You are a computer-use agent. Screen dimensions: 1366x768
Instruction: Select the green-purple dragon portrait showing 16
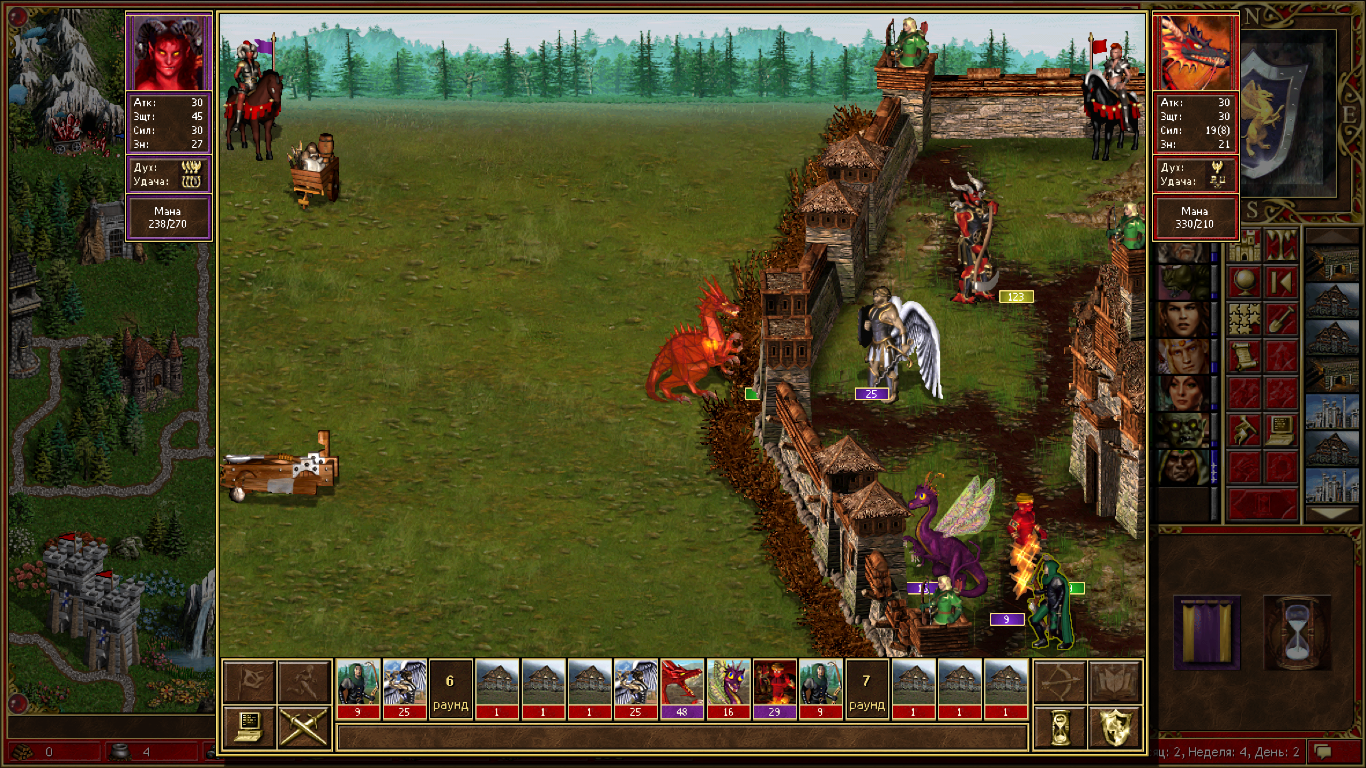point(728,688)
